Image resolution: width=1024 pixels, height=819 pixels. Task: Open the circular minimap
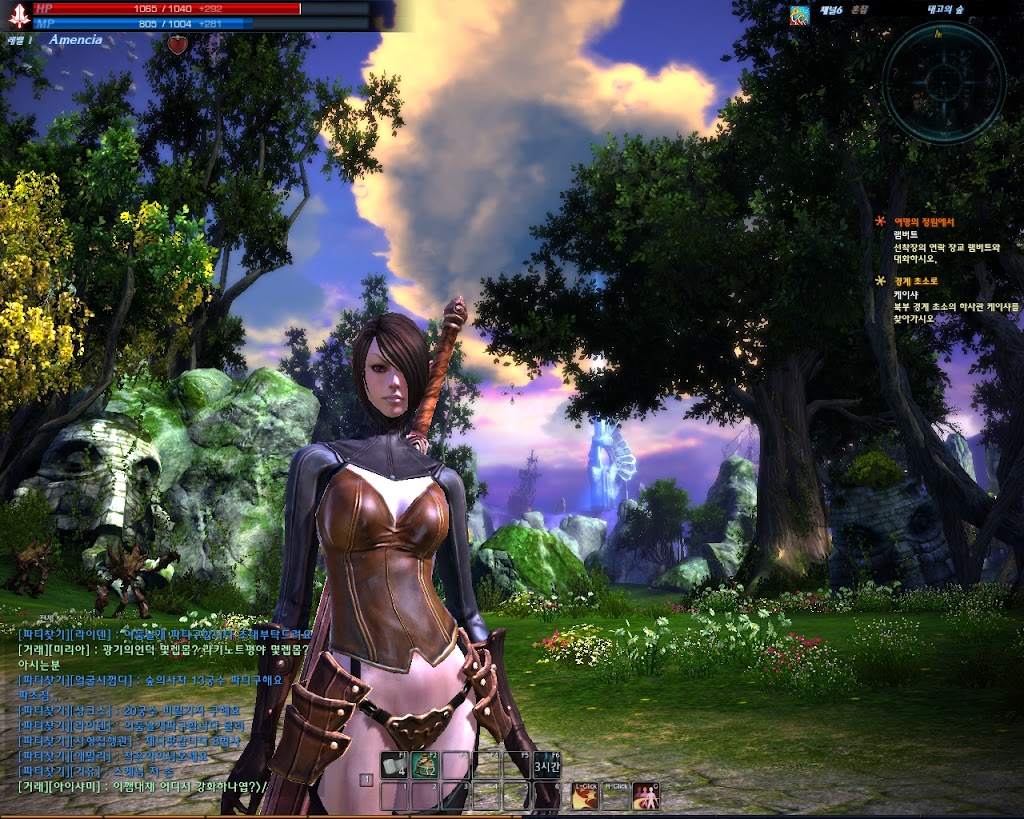(x=943, y=82)
